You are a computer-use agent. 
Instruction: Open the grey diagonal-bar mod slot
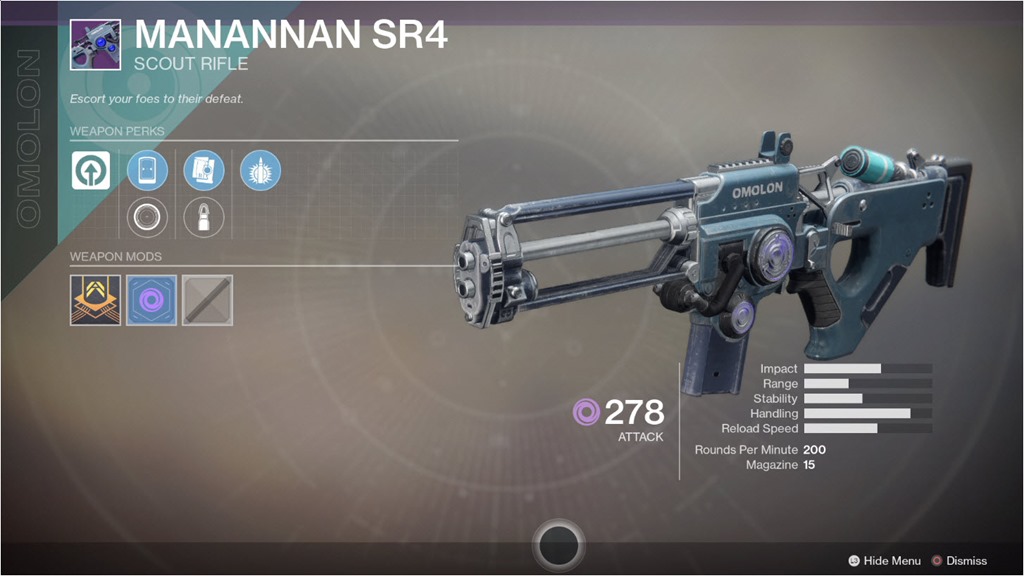click(207, 300)
